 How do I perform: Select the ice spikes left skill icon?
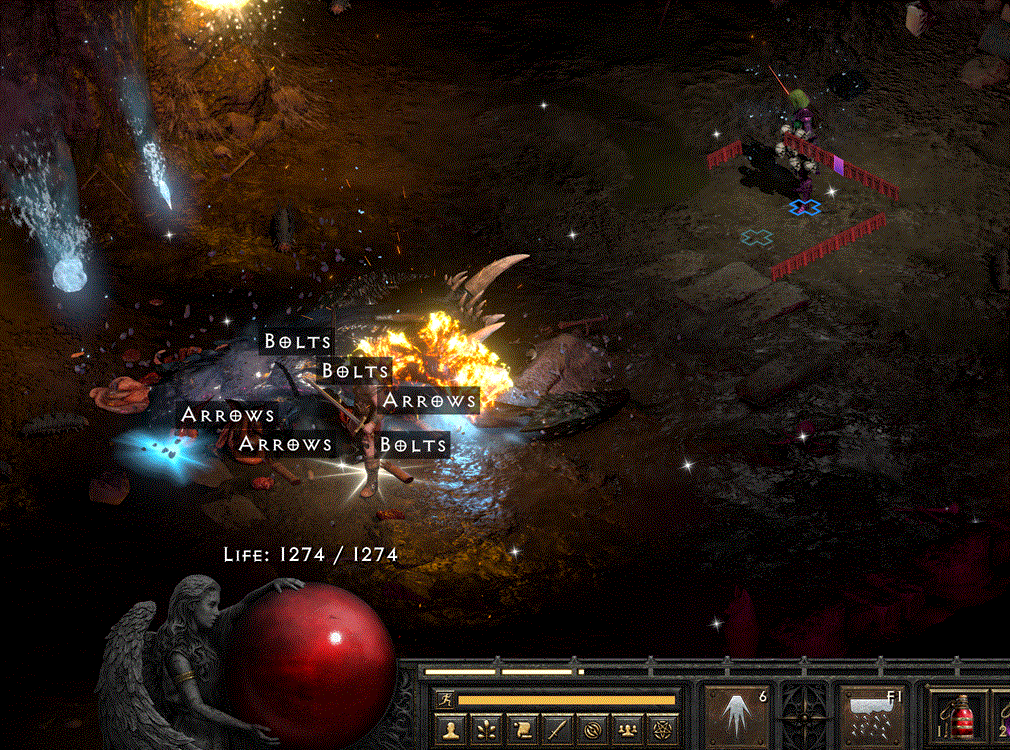pos(737,717)
